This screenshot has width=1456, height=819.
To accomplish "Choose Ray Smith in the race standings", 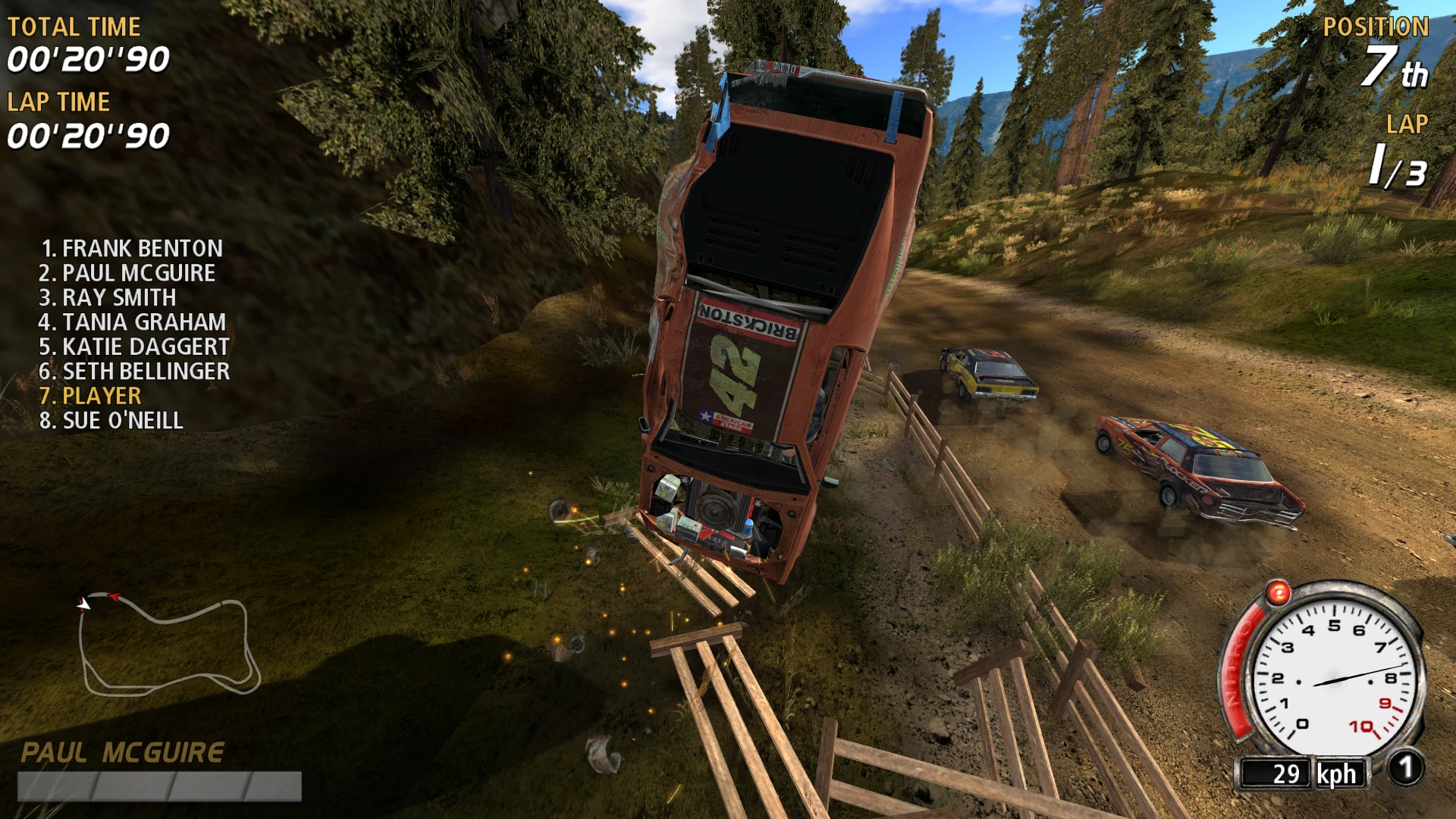I will point(108,297).
